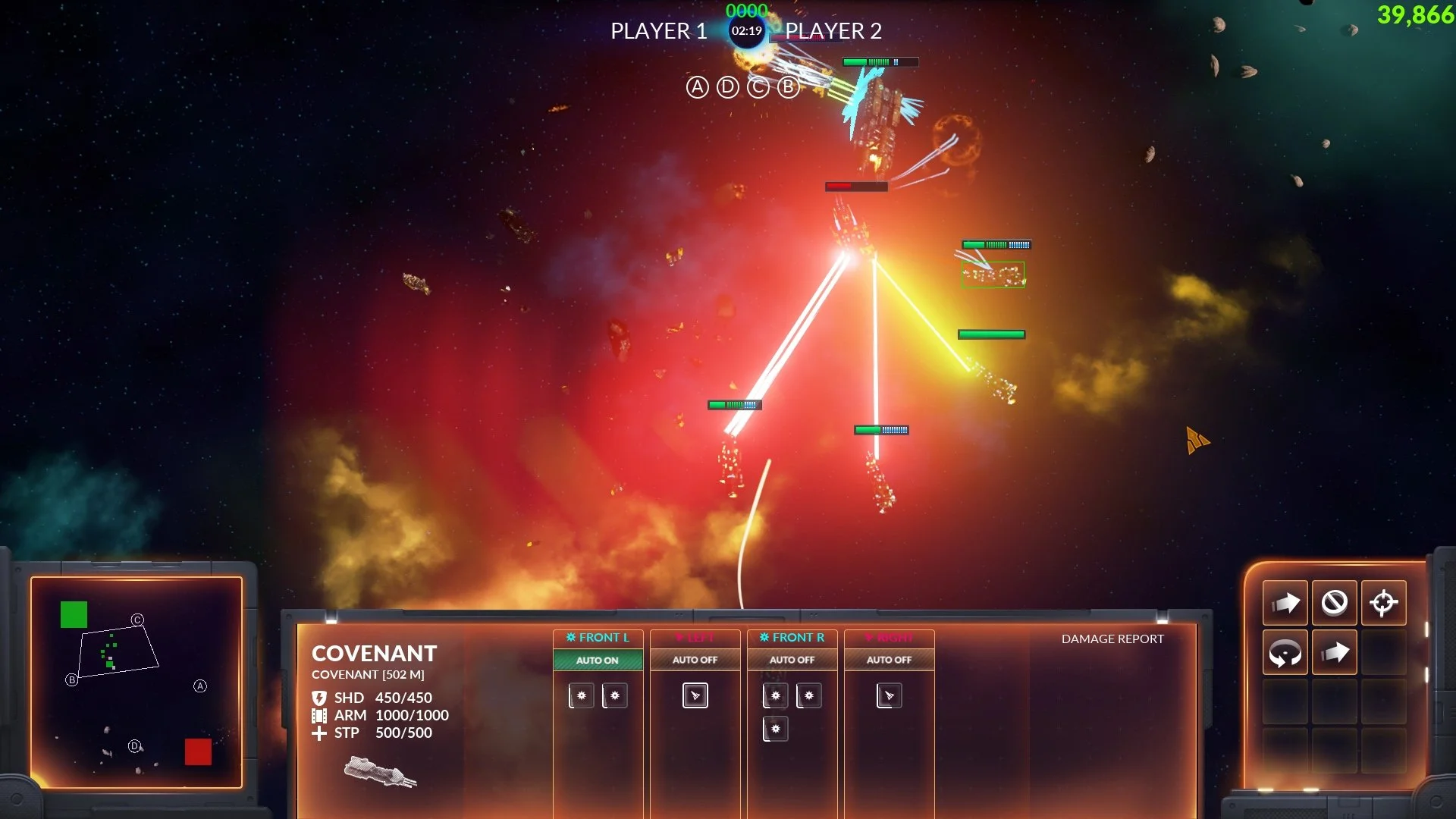
Task: Turn on auto-fire for the Left weapons
Action: [695, 661]
